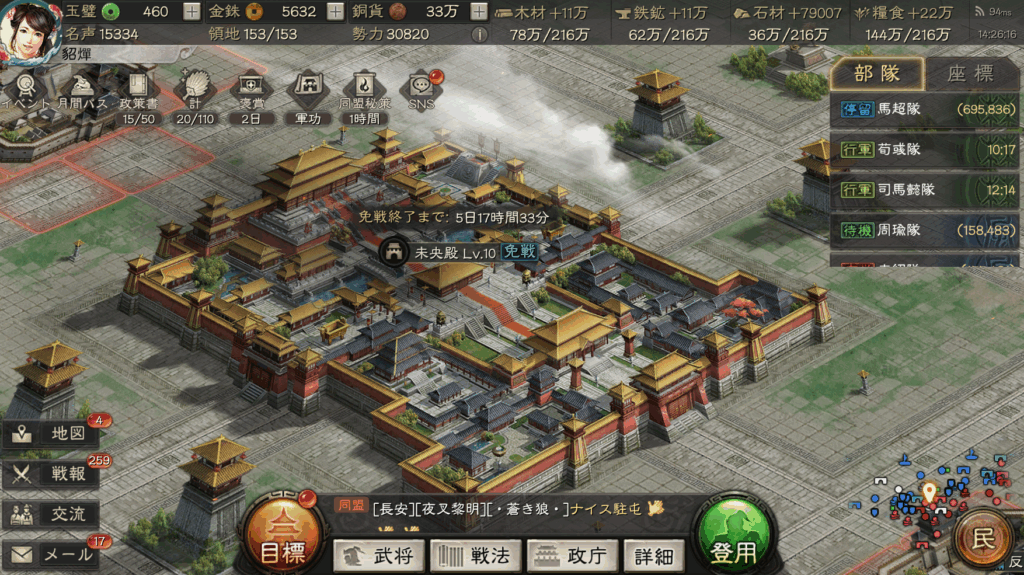Open the 戦報 battle reports
The height and width of the screenshot is (575, 1024).
click(52, 475)
